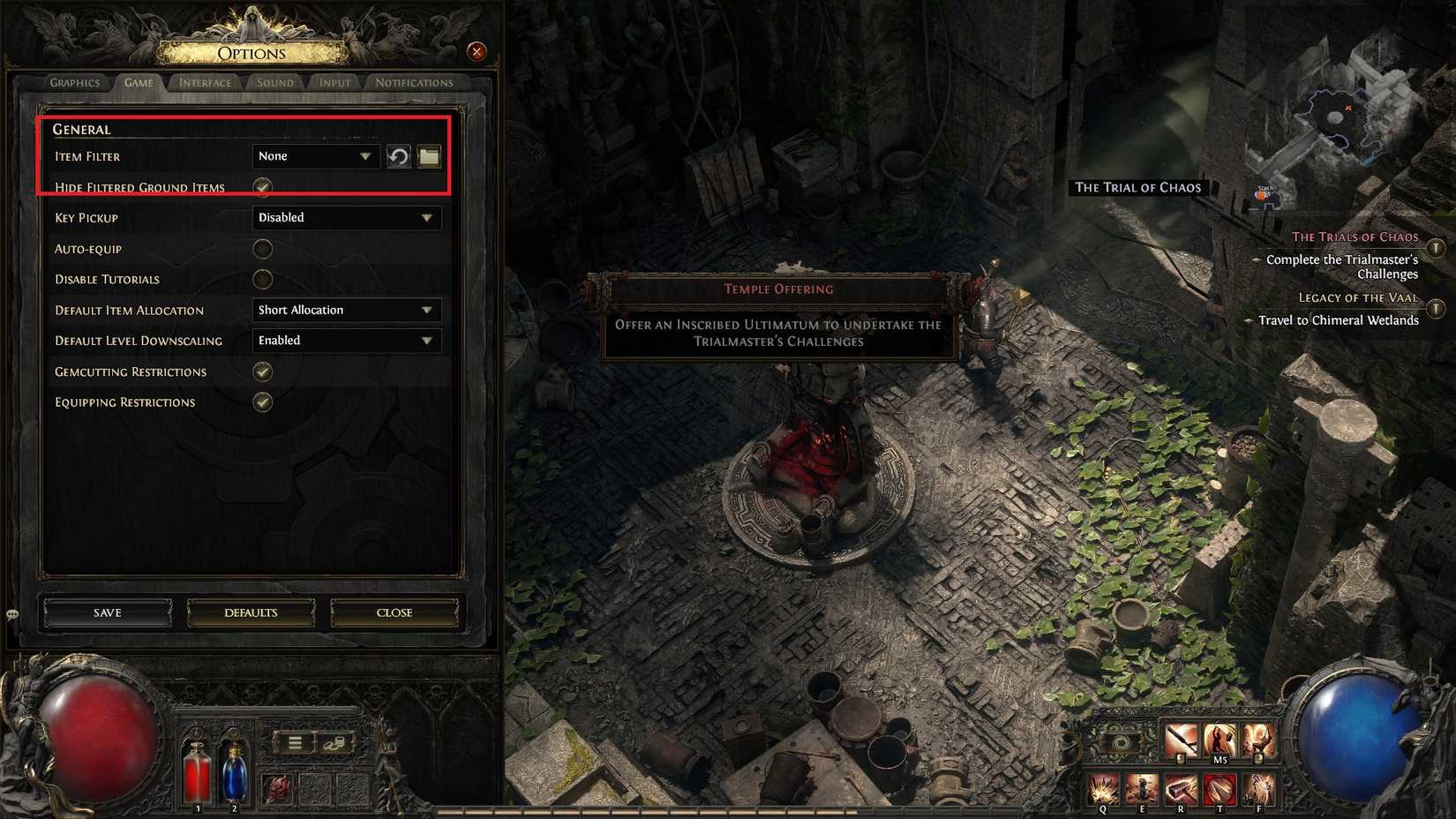Open the Default Item Allocation dropdown

pos(346,310)
